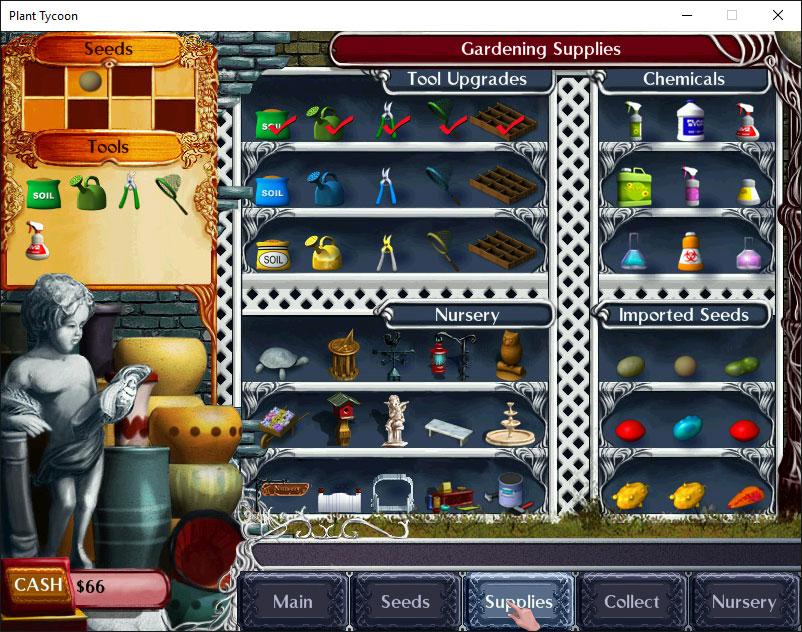
Task: Pick the seed in the Seeds tray
Action: (88, 80)
